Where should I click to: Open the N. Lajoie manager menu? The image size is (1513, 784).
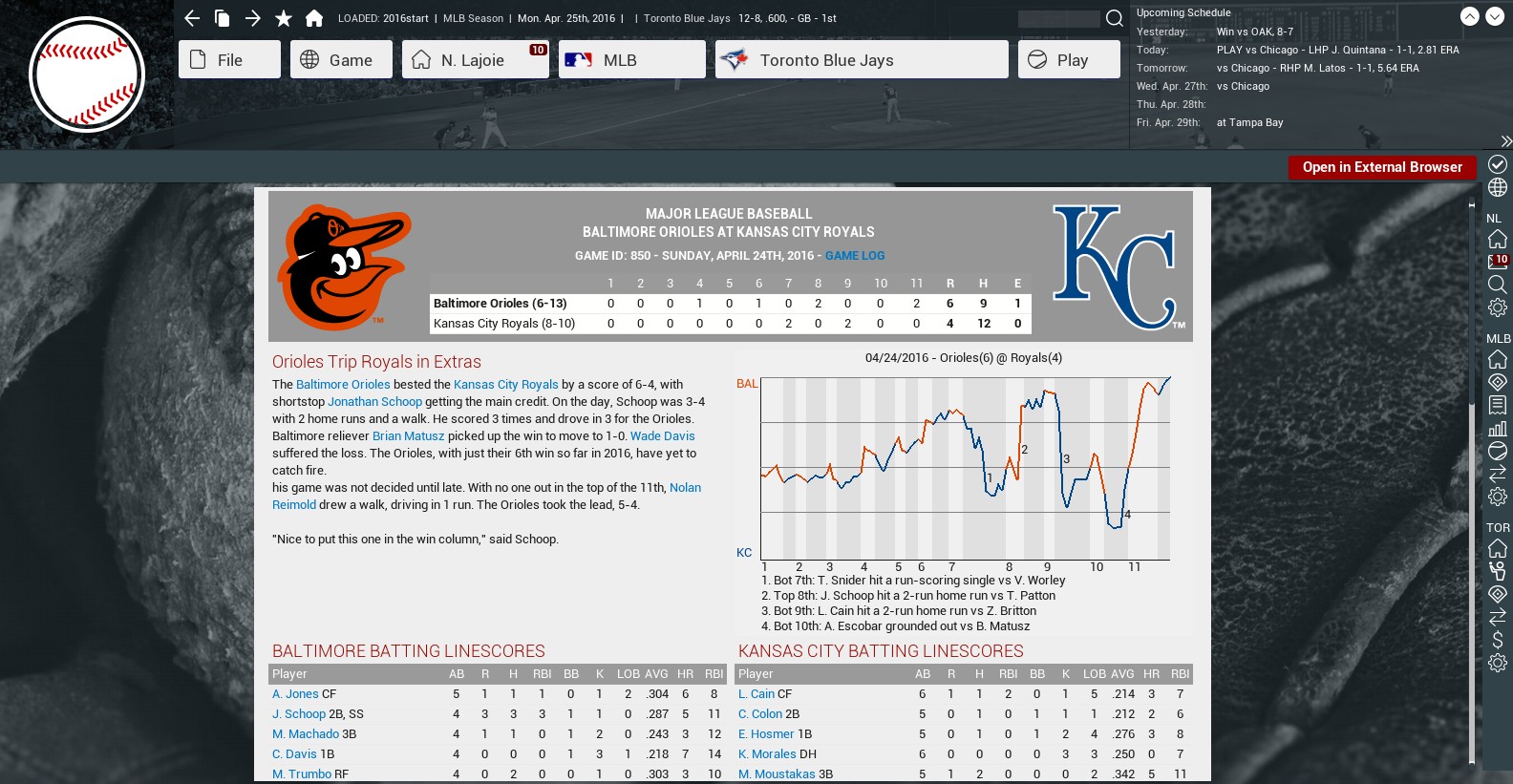(x=474, y=60)
